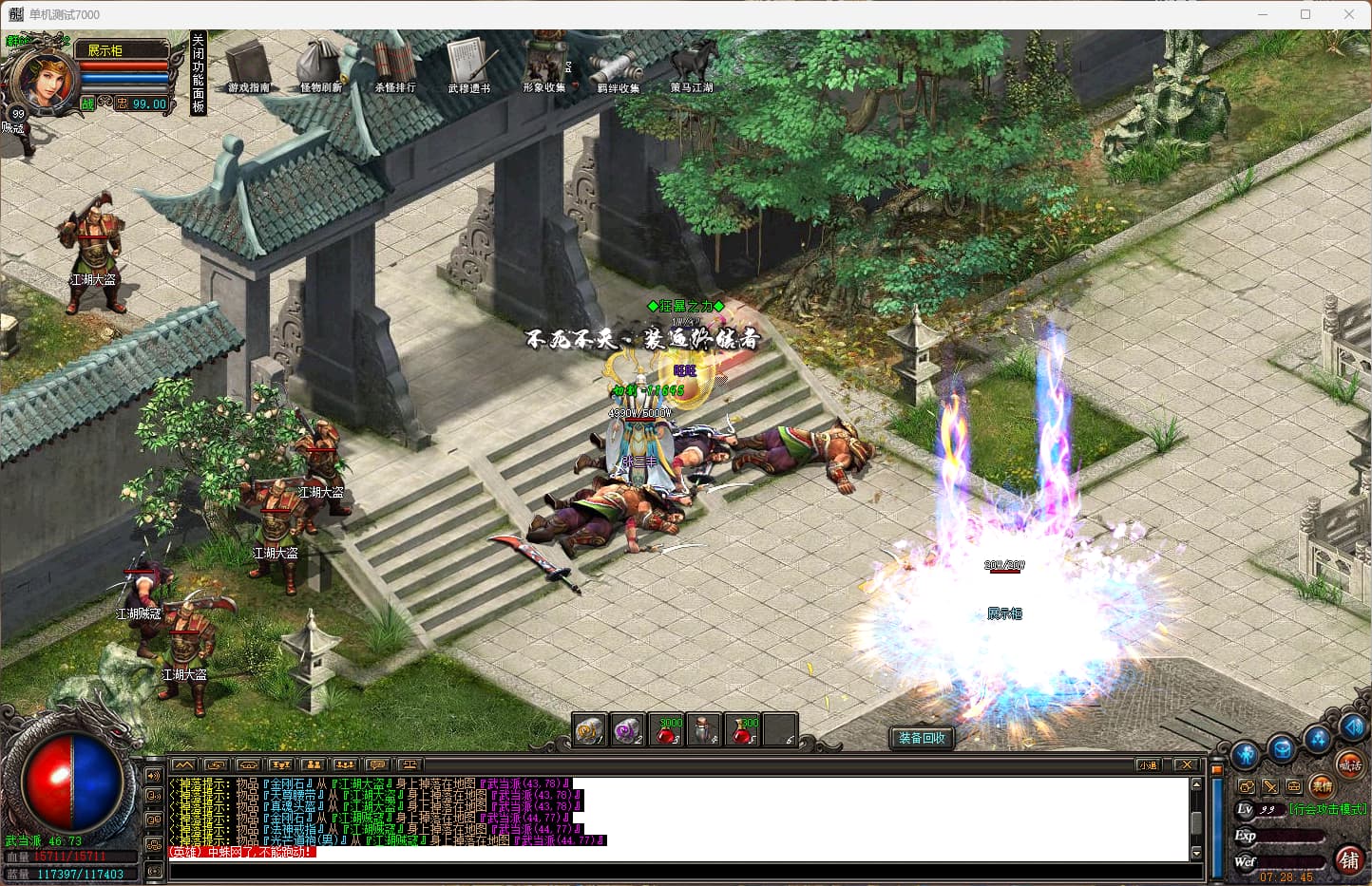Screen dimensions: 1372x886
Task: Open the bag with the blue chest icon
Action: click(x=1282, y=749)
